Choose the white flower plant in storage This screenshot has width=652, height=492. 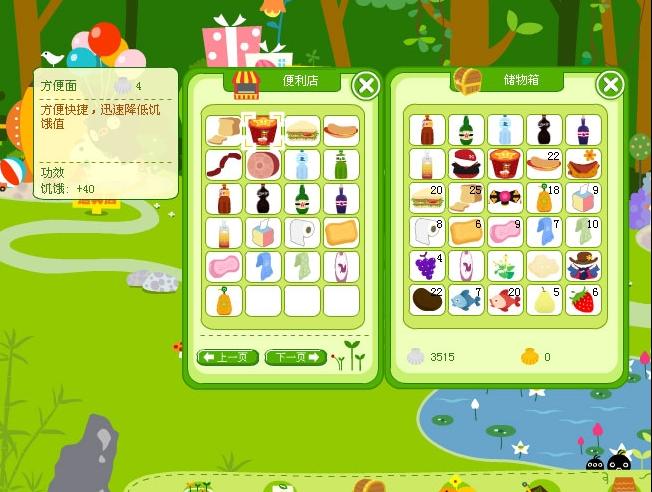(x=505, y=266)
